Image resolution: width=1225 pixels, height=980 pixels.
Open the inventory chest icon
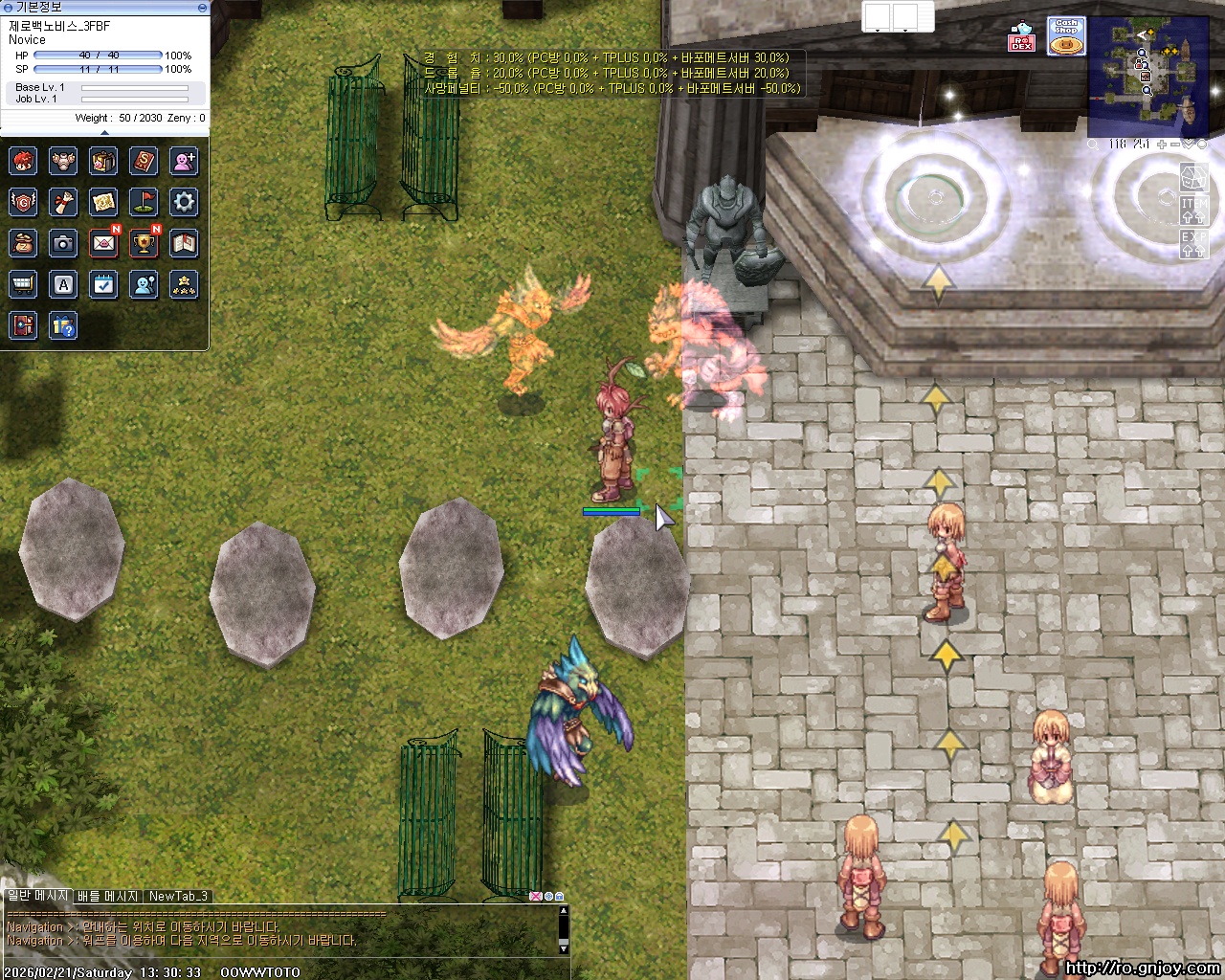coord(103,161)
